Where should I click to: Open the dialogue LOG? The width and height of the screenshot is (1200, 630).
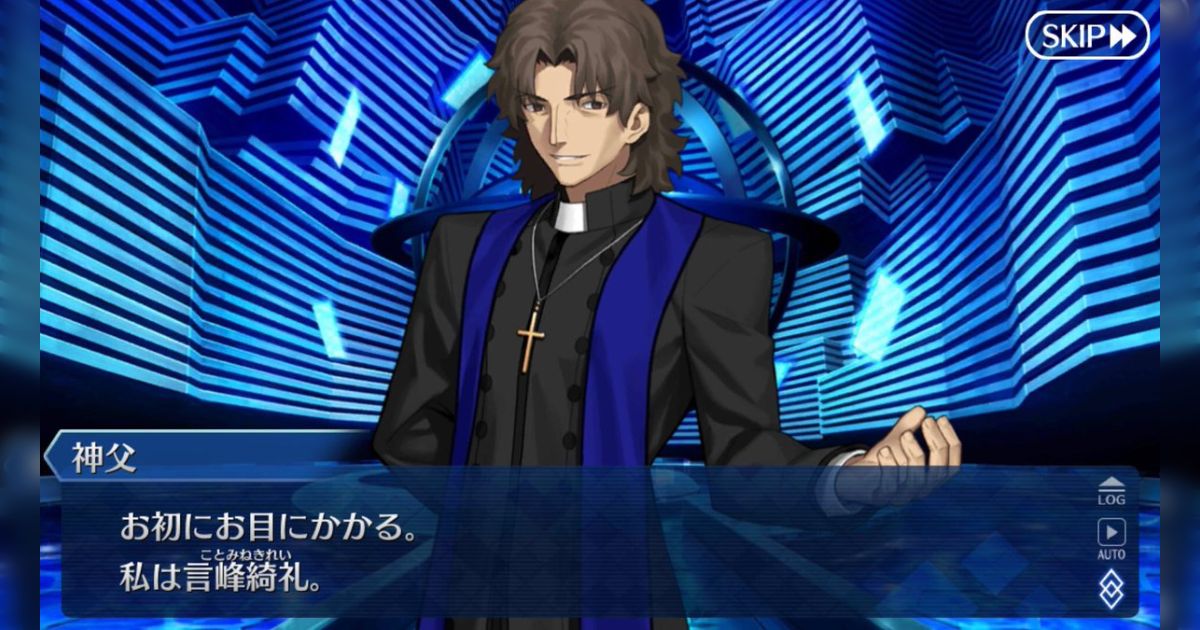coord(1111,490)
